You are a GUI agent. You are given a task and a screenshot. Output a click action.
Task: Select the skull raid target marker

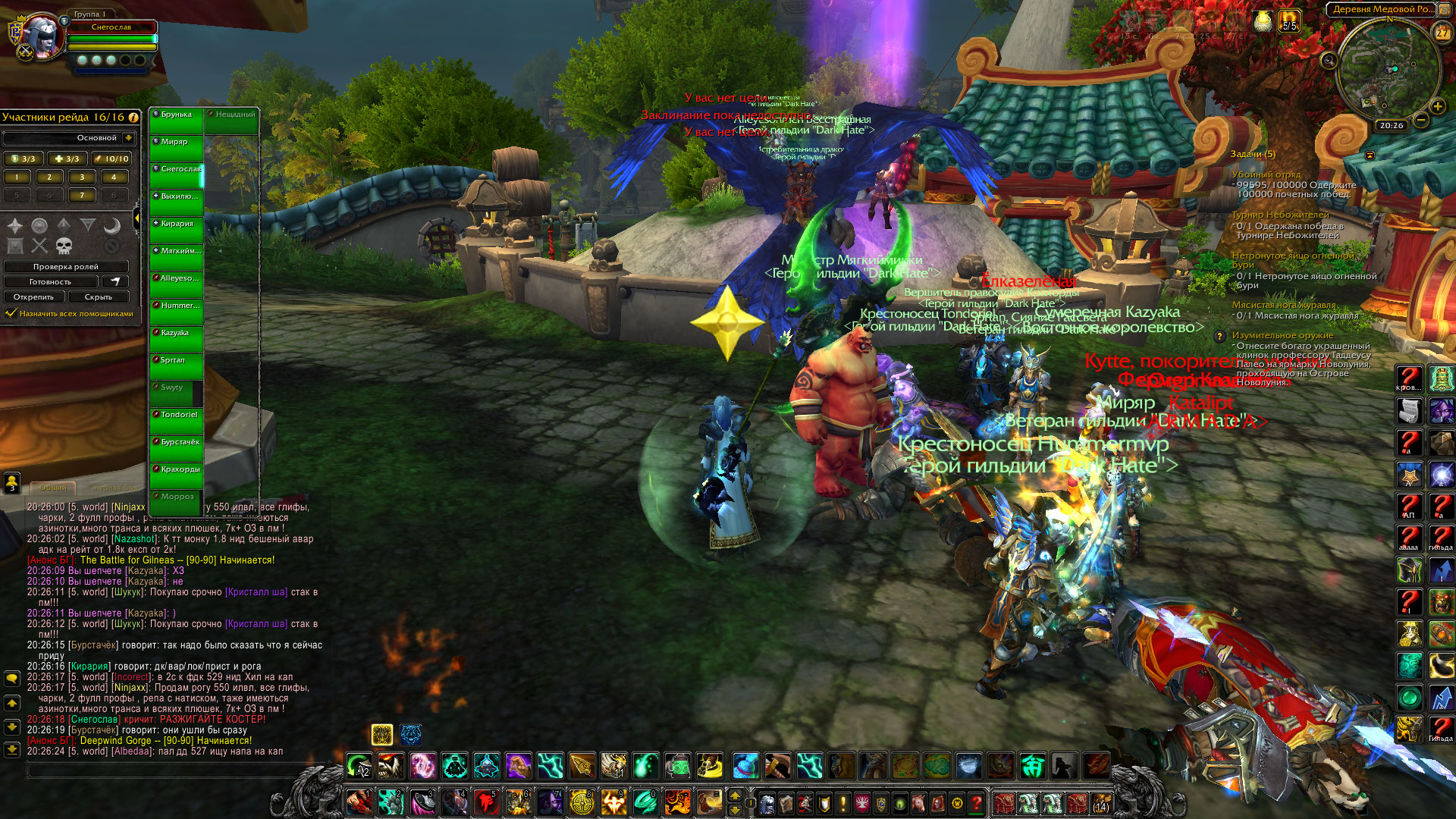click(x=64, y=245)
